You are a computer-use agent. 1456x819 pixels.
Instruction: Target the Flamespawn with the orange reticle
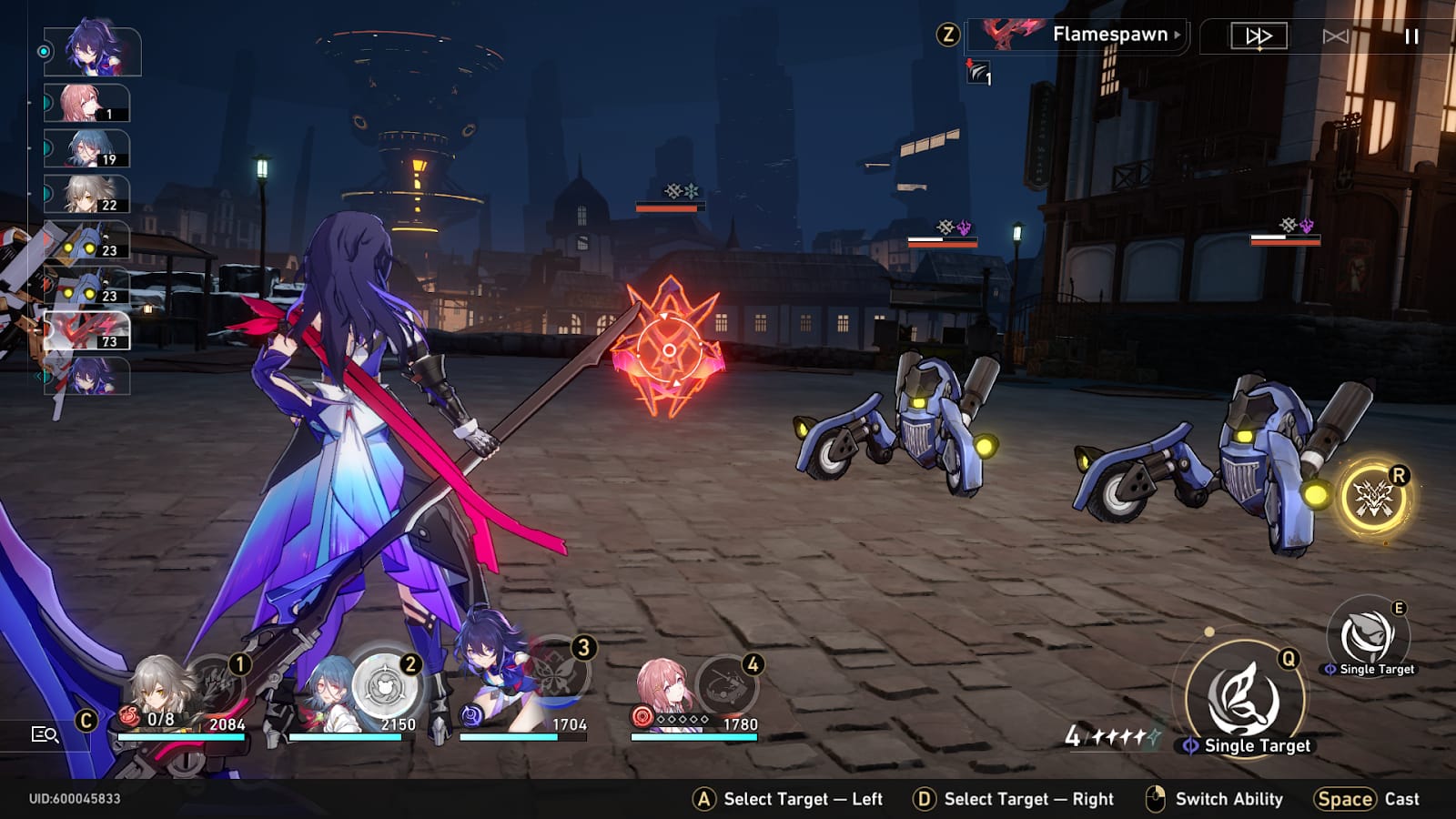pos(669,349)
